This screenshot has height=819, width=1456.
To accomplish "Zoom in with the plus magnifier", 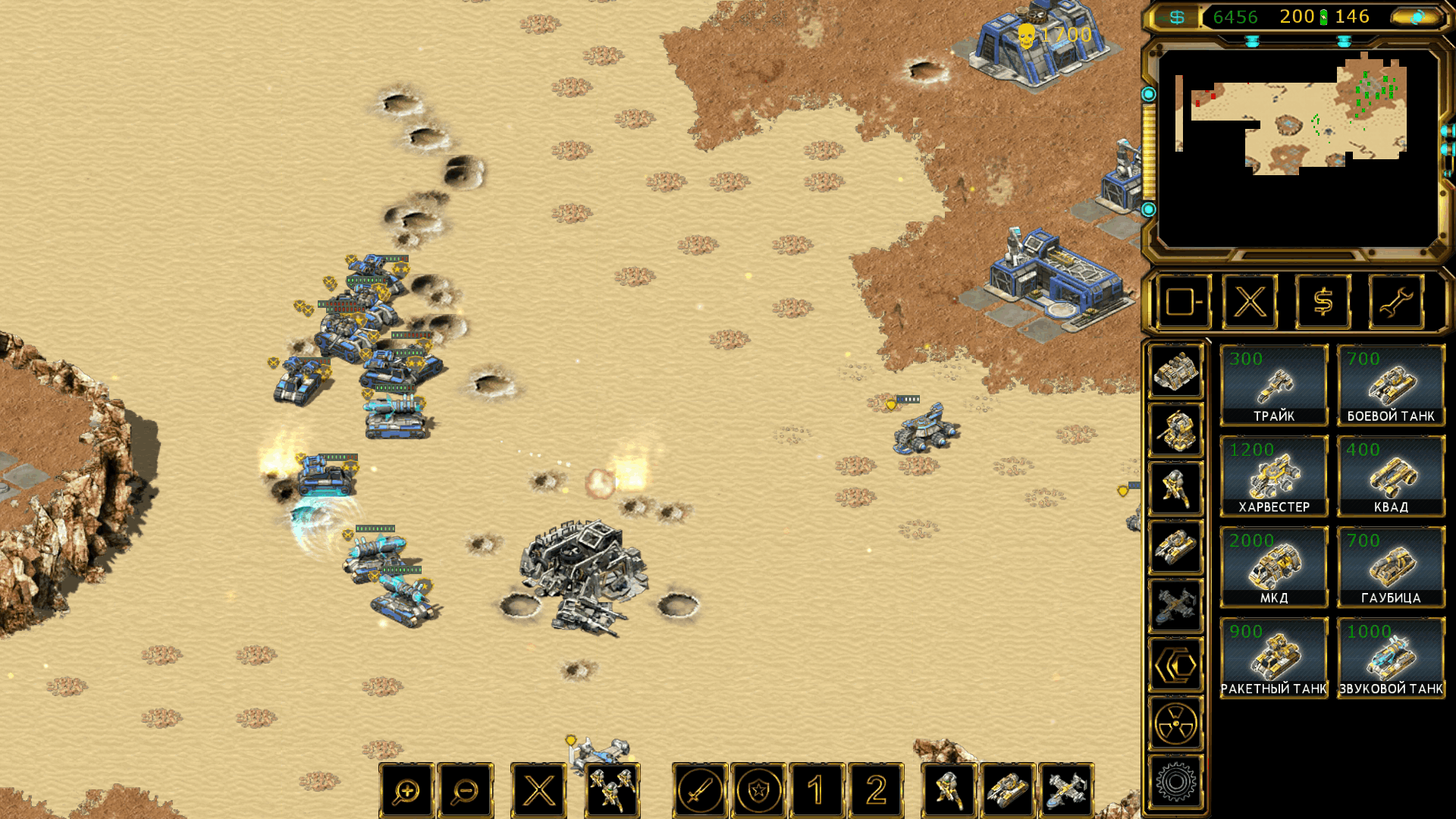I will coord(407,791).
